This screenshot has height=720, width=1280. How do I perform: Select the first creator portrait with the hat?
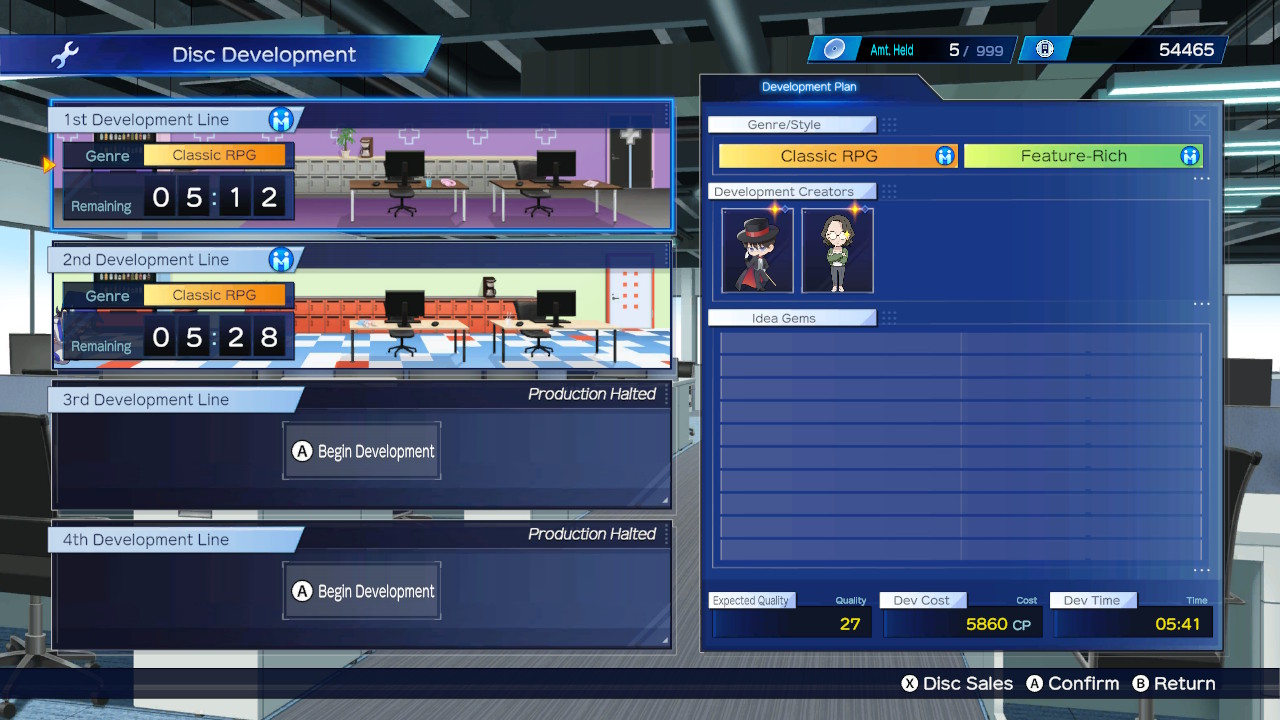pos(756,249)
